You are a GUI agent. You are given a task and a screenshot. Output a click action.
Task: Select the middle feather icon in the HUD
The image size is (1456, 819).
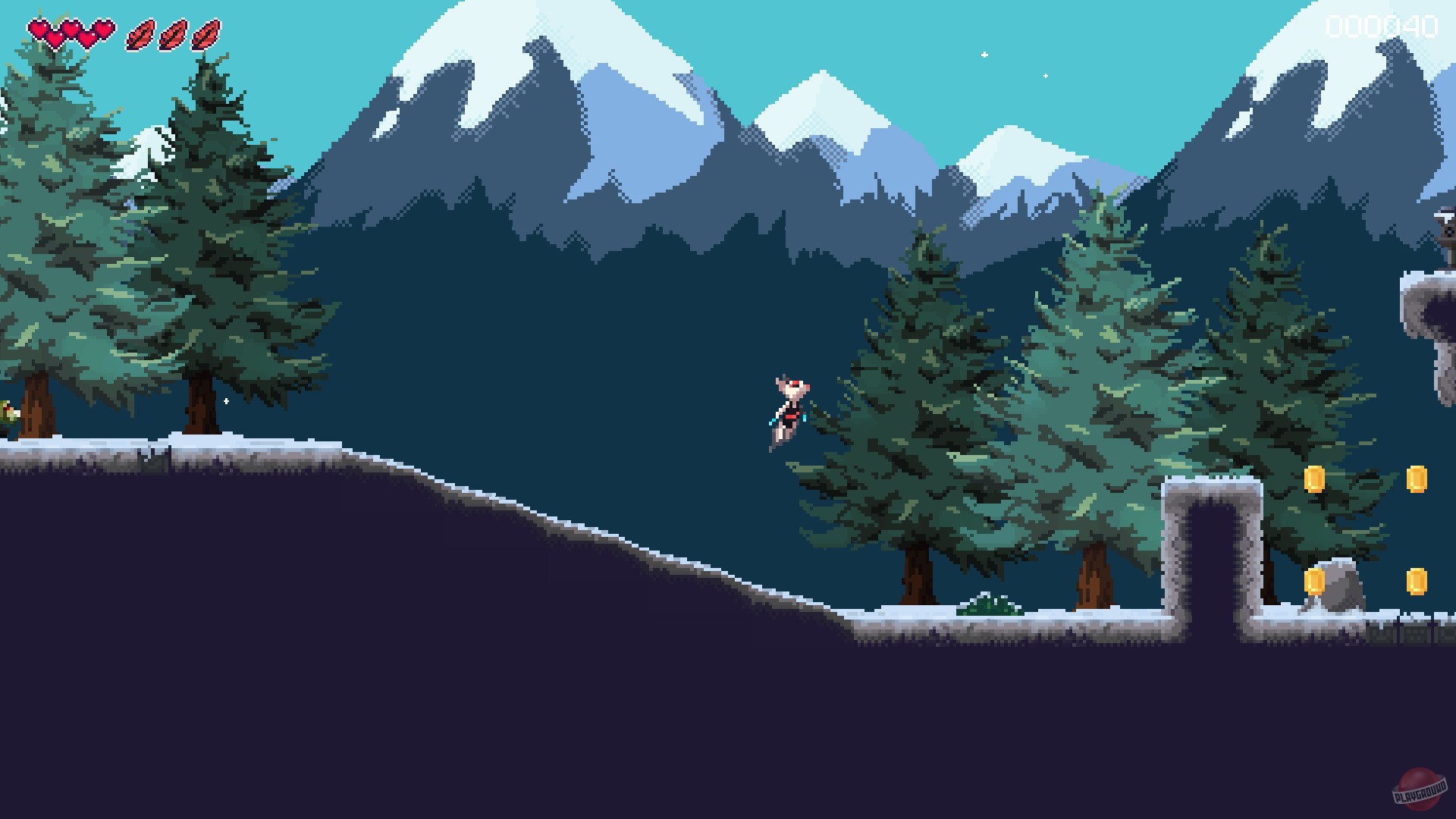pos(173,33)
